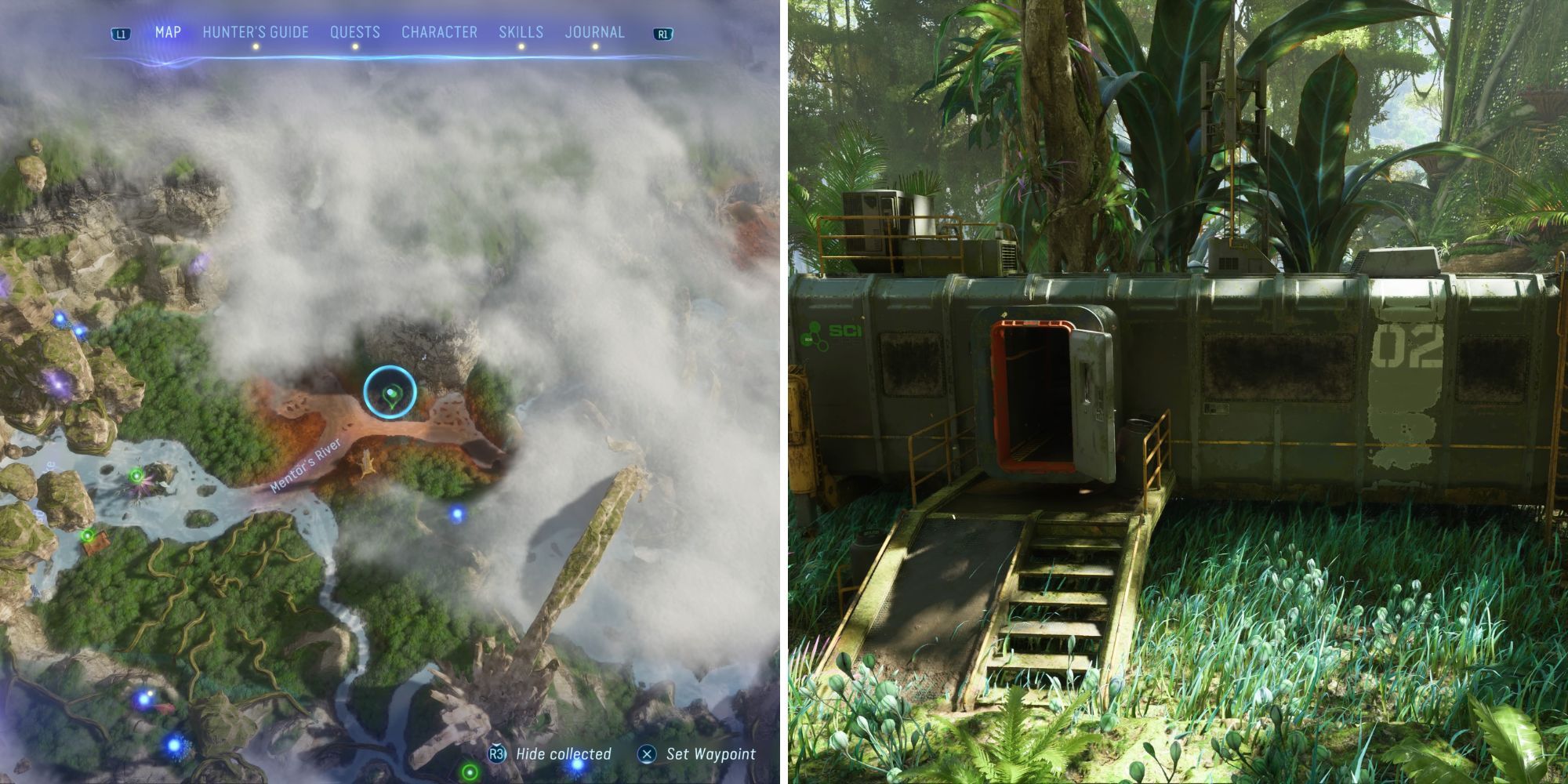1568x784 pixels.
Task: Switch to the Character tab
Action: pos(440,32)
